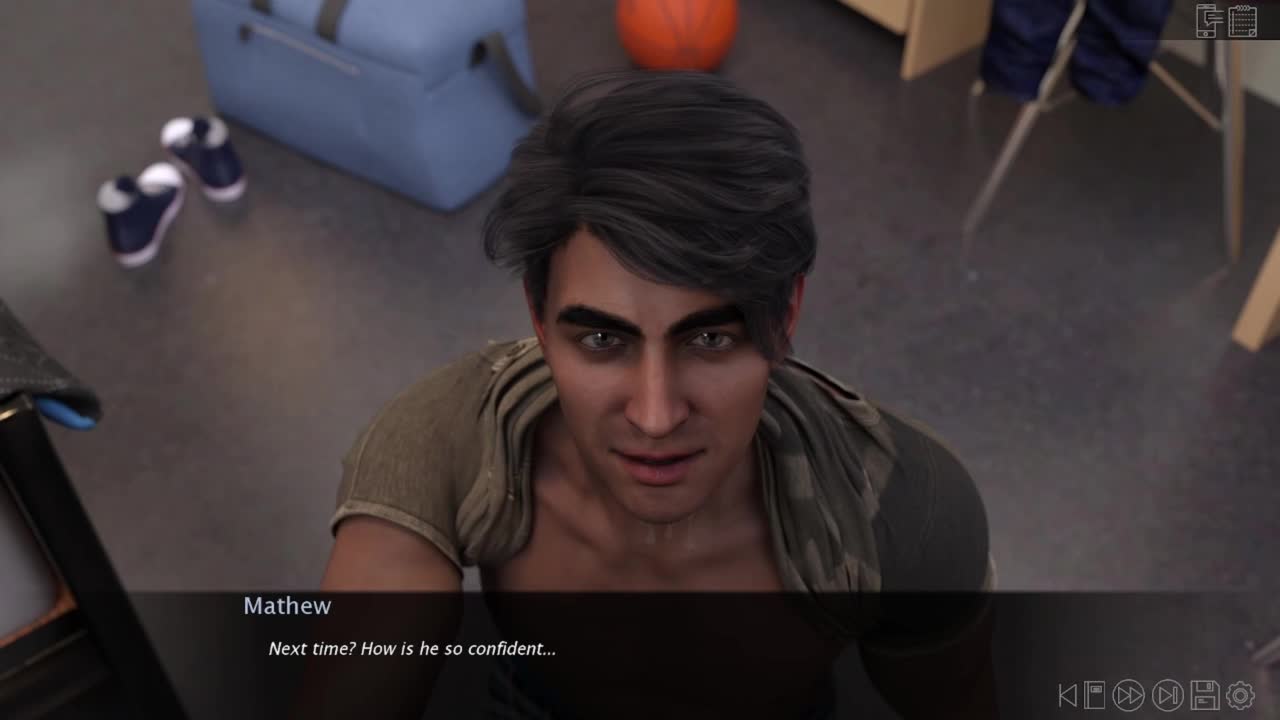Toggle fast-forward skip button
The image size is (1280, 720).
pos(1129,695)
